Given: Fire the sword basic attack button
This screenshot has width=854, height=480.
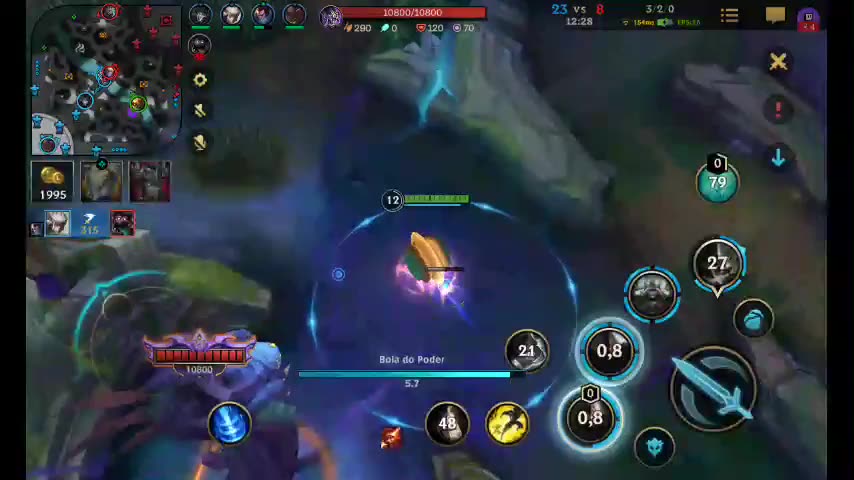Looking at the screenshot, I should tap(714, 390).
